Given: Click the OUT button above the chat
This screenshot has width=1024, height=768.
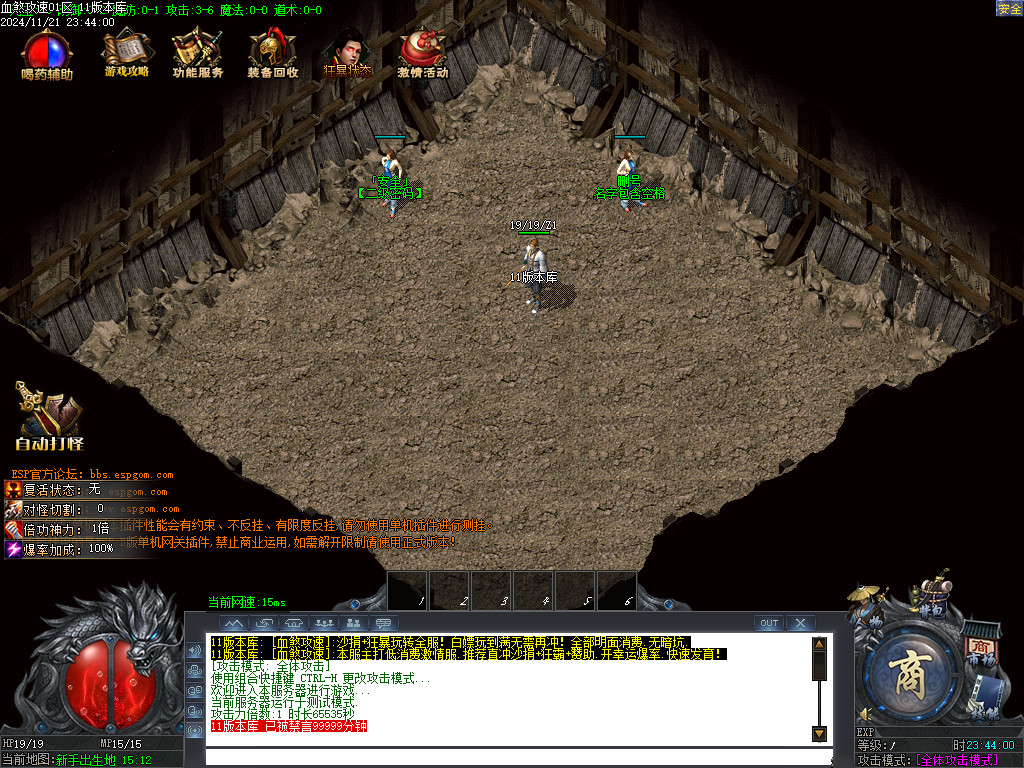Looking at the screenshot, I should (768, 623).
